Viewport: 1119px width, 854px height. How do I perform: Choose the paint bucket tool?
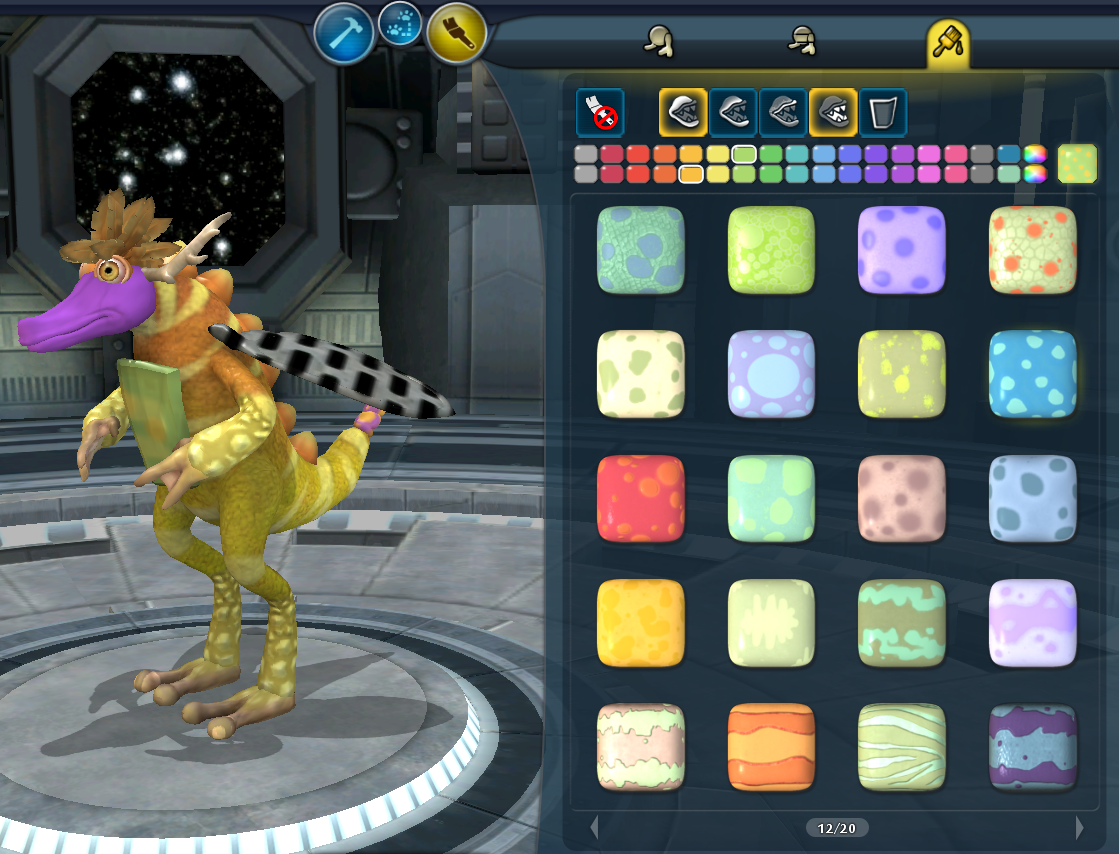click(883, 112)
